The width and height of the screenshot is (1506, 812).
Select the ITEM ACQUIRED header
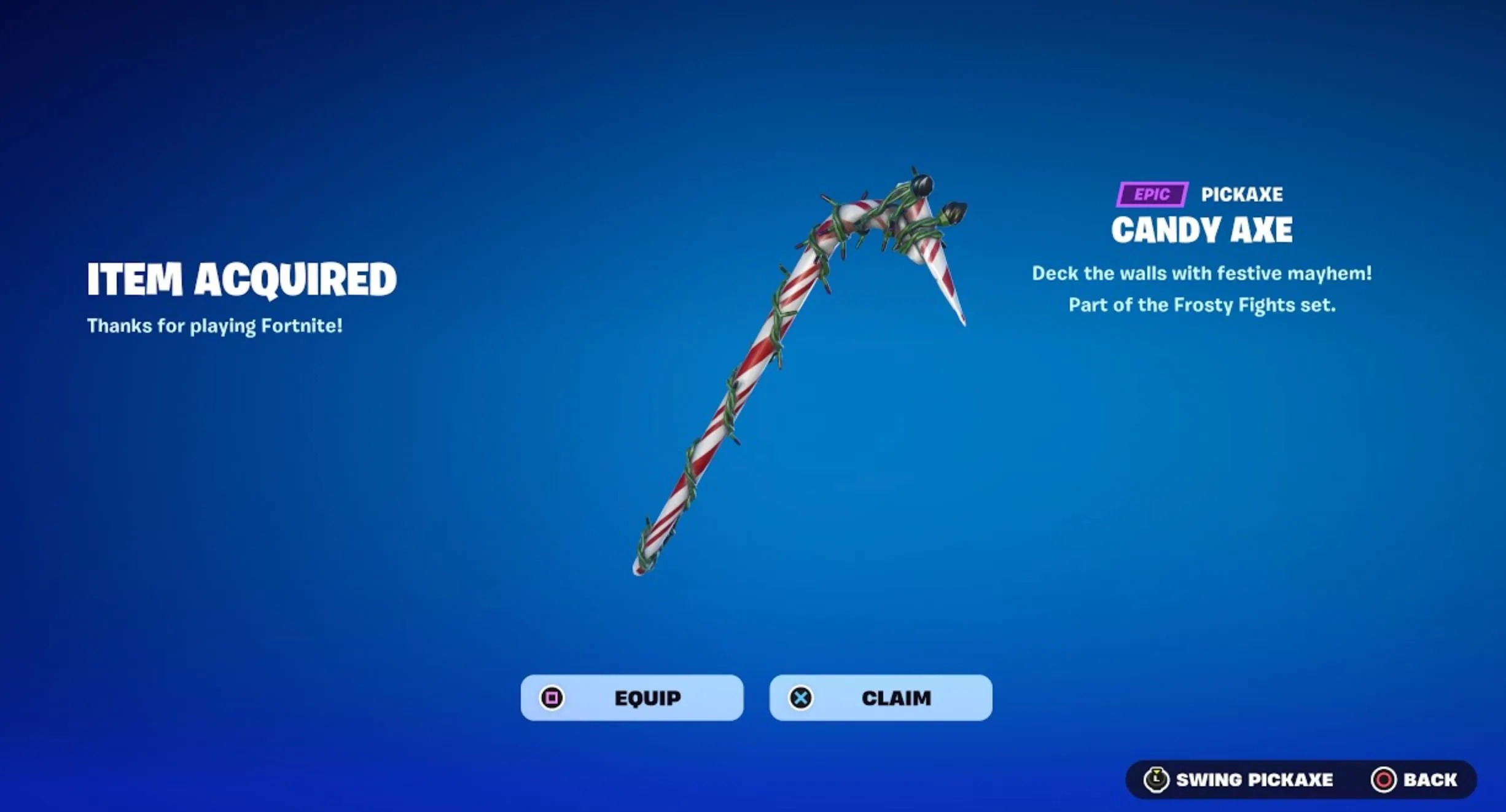pos(242,281)
